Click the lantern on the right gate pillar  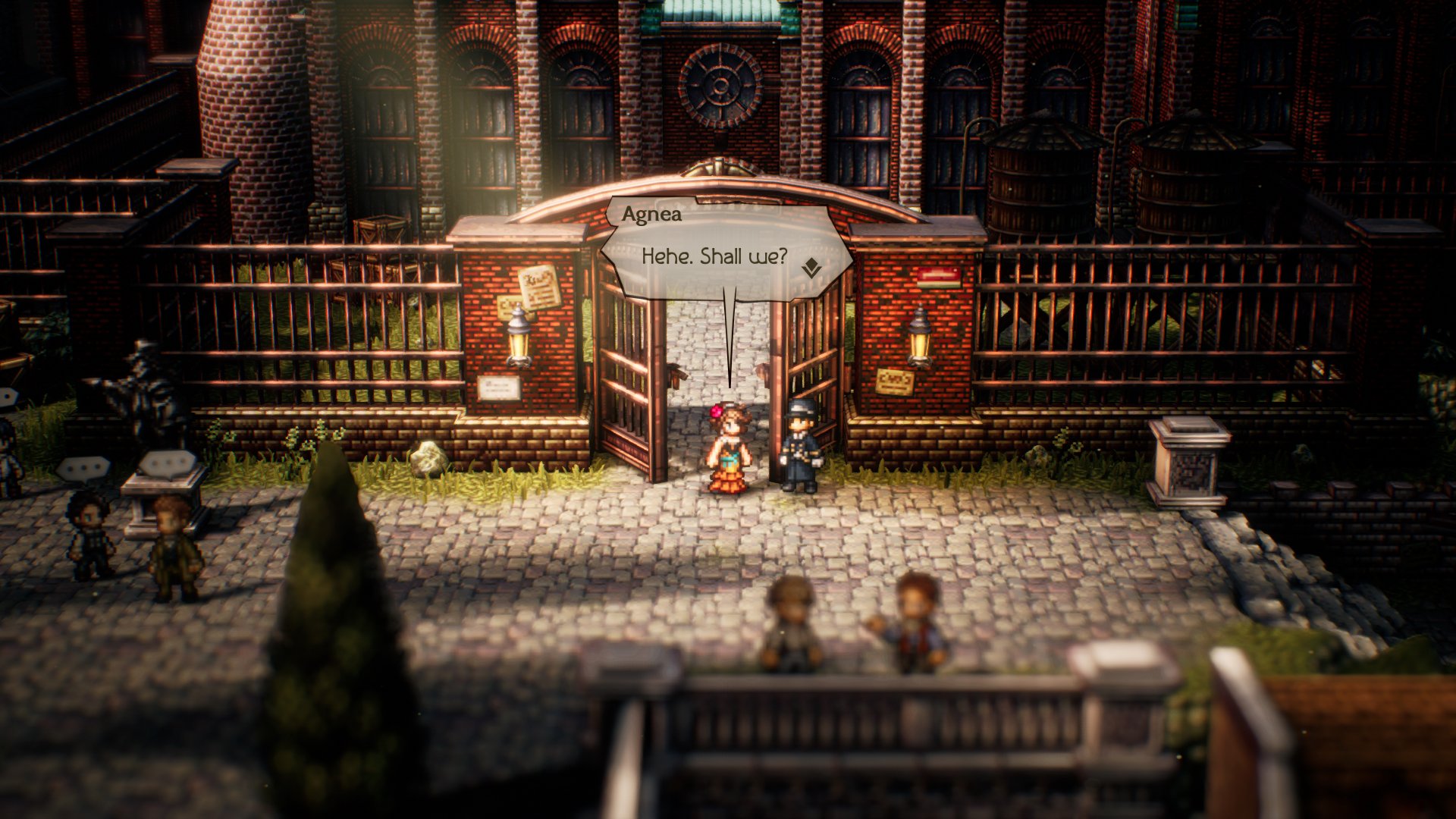click(920, 344)
